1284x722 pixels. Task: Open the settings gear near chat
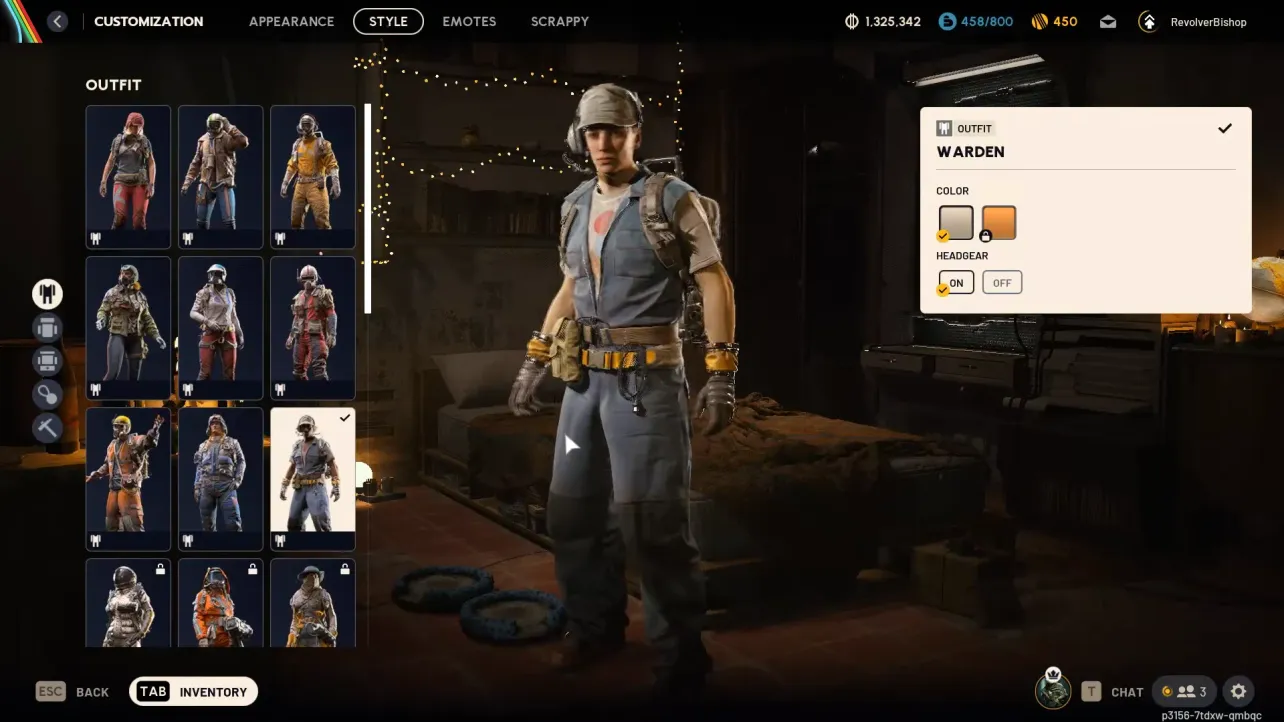[x=1238, y=691]
